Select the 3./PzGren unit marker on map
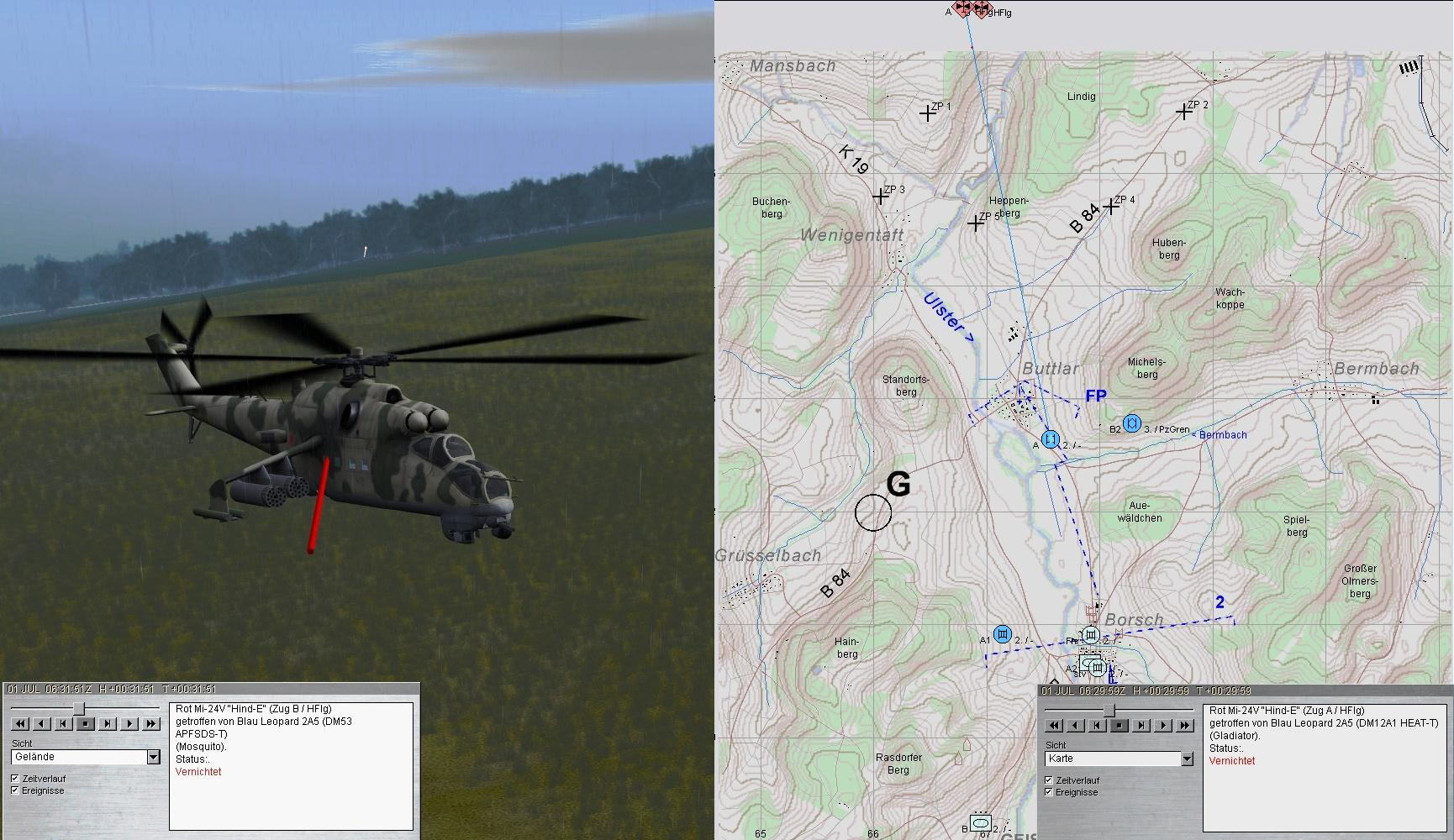Image resolution: width=1454 pixels, height=840 pixels. [x=1132, y=423]
